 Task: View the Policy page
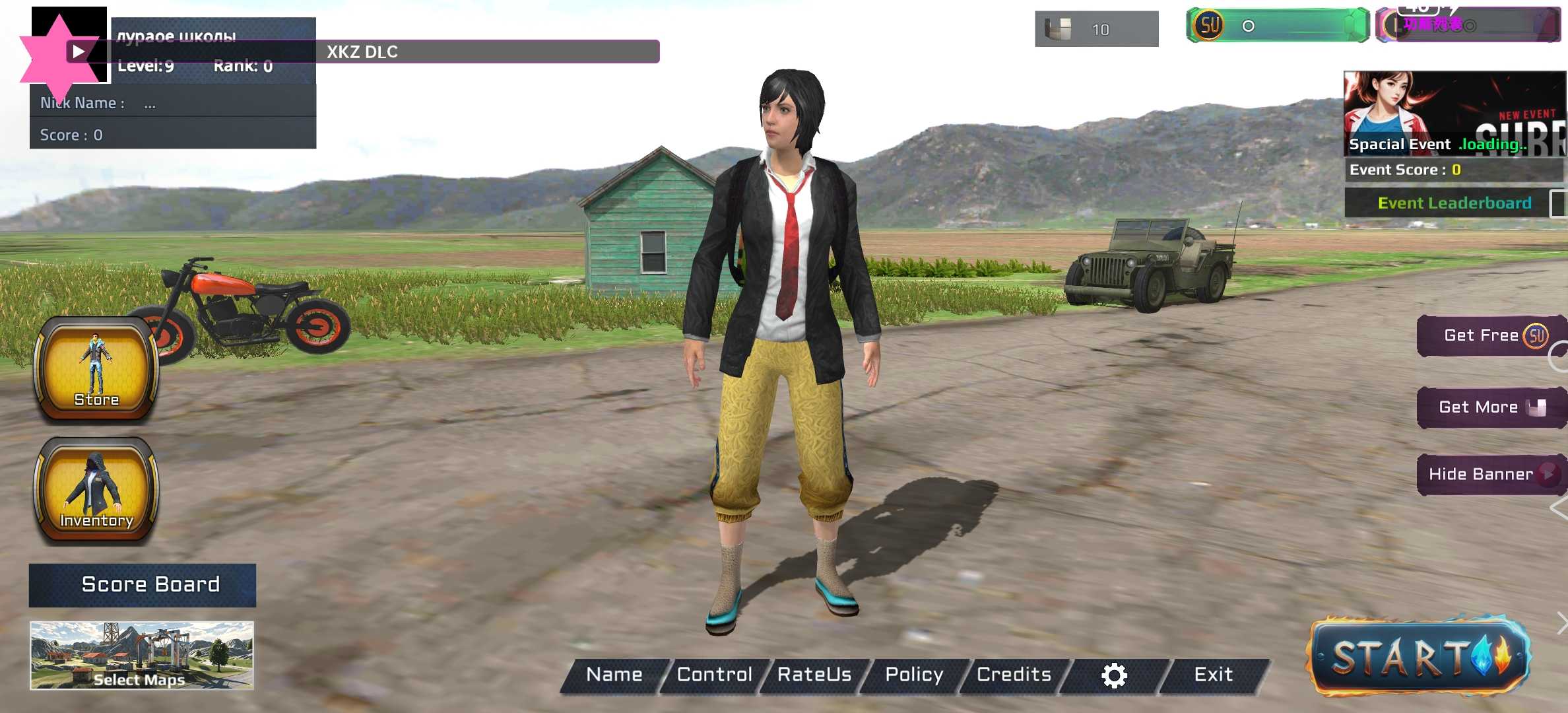pyautogui.click(x=914, y=675)
